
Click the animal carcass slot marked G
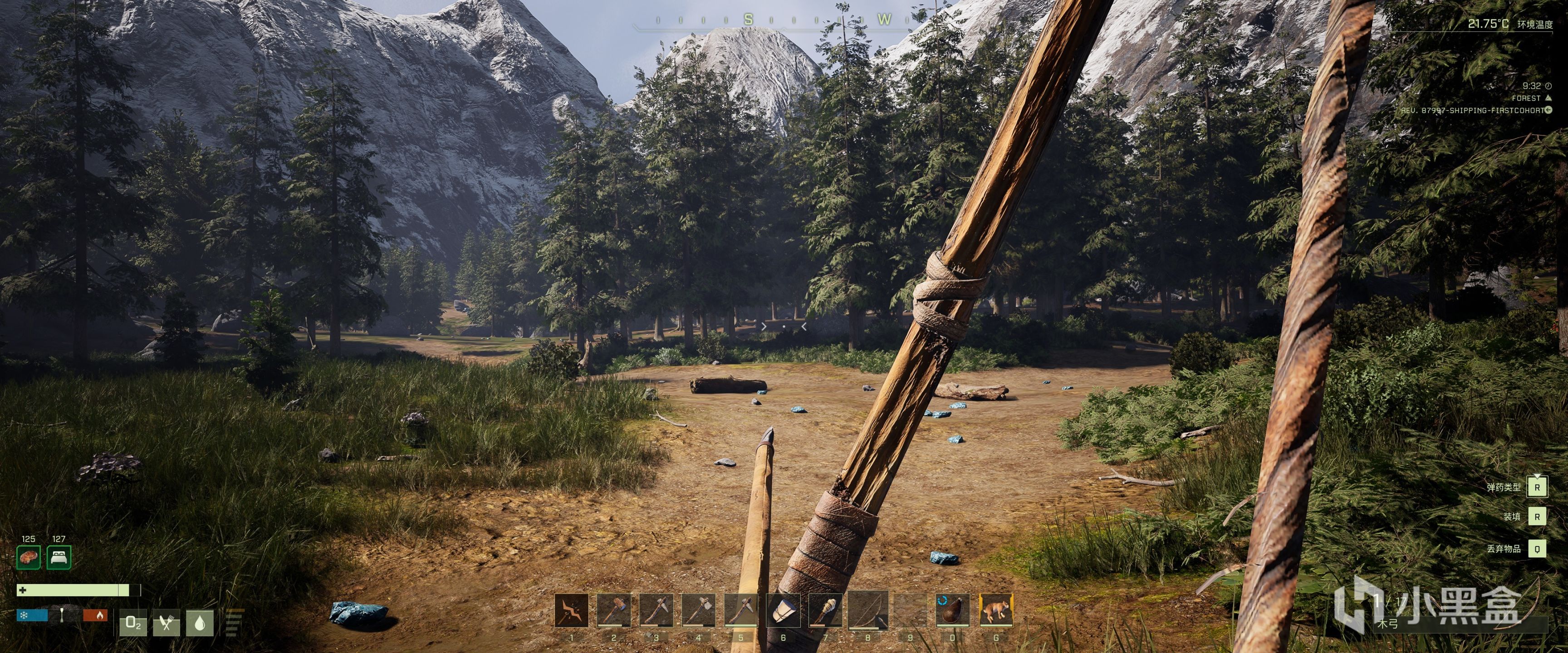tap(995, 610)
